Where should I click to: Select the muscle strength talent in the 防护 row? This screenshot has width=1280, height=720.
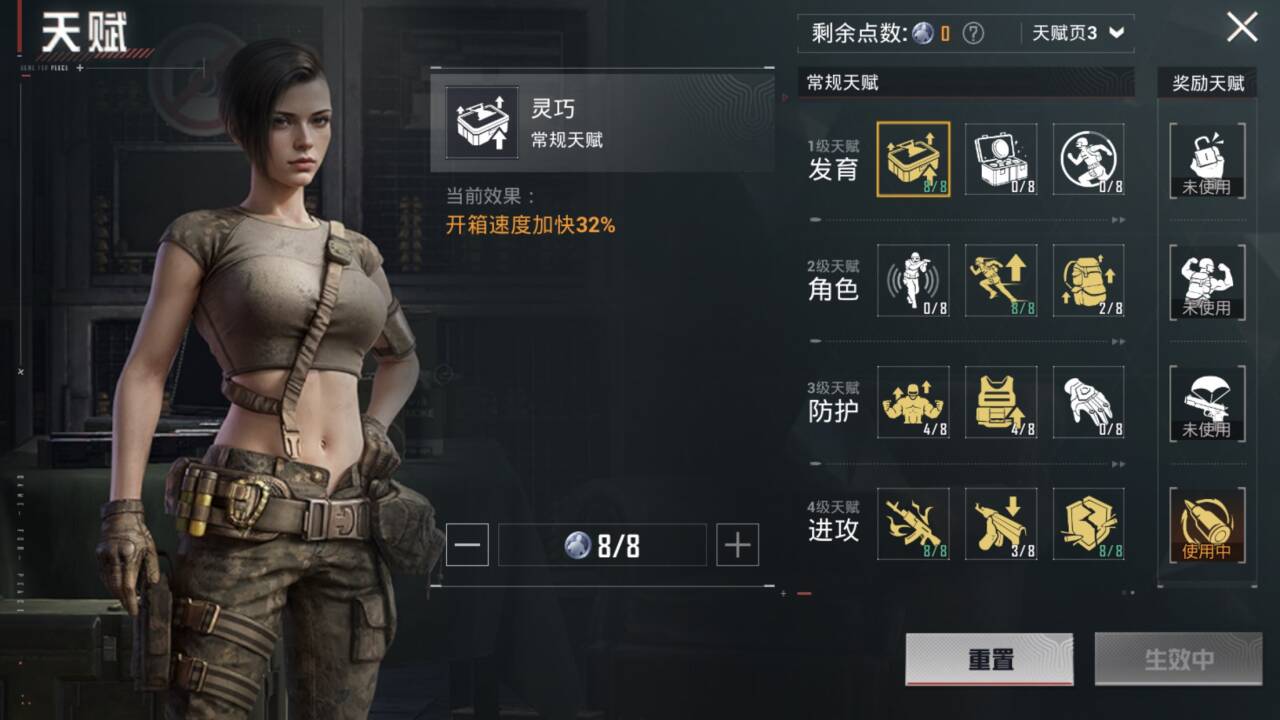coord(913,404)
